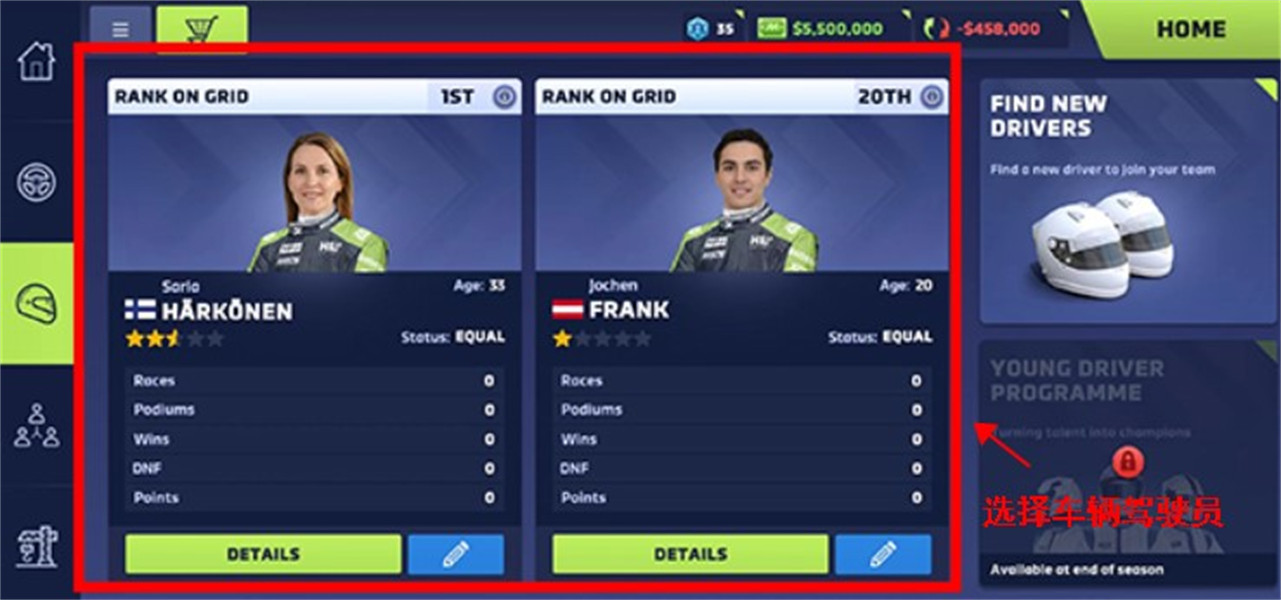
Task: View DETAILS for driver Frank
Action: (x=690, y=554)
